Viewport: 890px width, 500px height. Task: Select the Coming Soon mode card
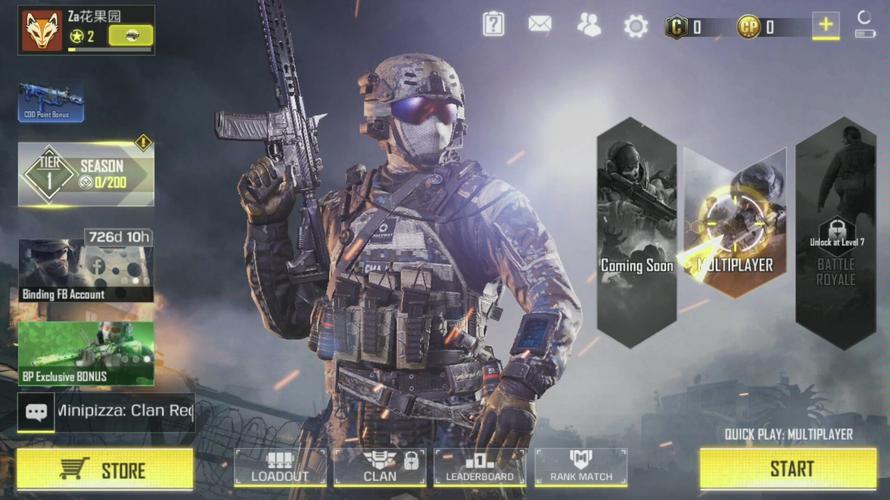pyautogui.click(x=637, y=233)
